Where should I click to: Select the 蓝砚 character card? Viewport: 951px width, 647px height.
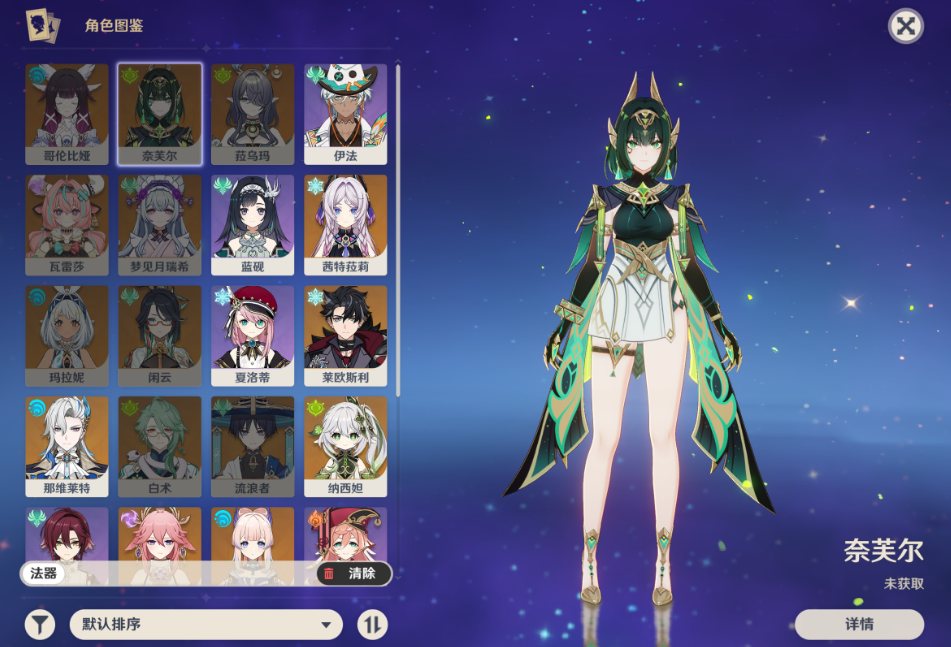tap(253, 225)
